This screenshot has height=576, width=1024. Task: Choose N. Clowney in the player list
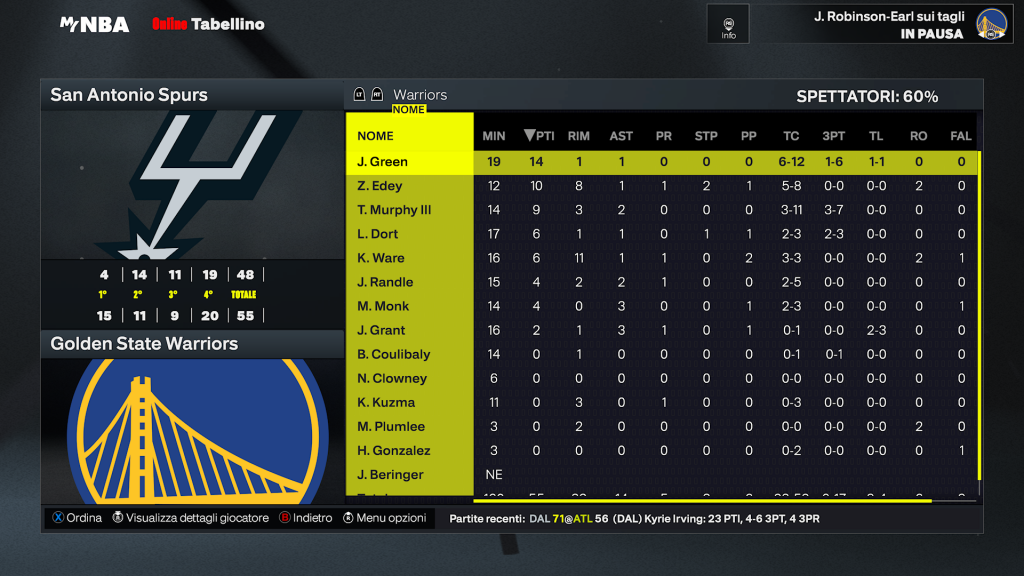(x=392, y=378)
